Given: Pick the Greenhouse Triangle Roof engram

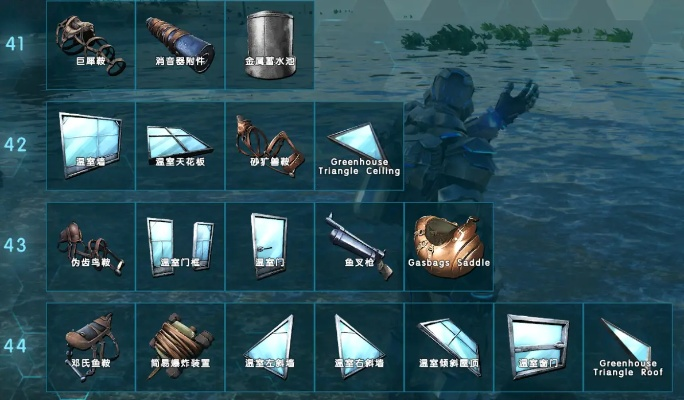Looking at the screenshot, I should (x=628, y=346).
